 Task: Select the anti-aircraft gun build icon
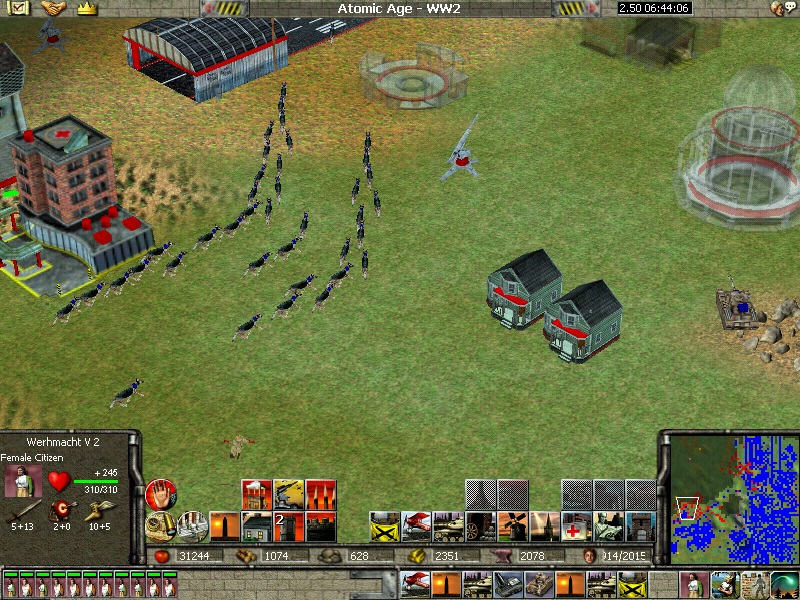(289, 494)
